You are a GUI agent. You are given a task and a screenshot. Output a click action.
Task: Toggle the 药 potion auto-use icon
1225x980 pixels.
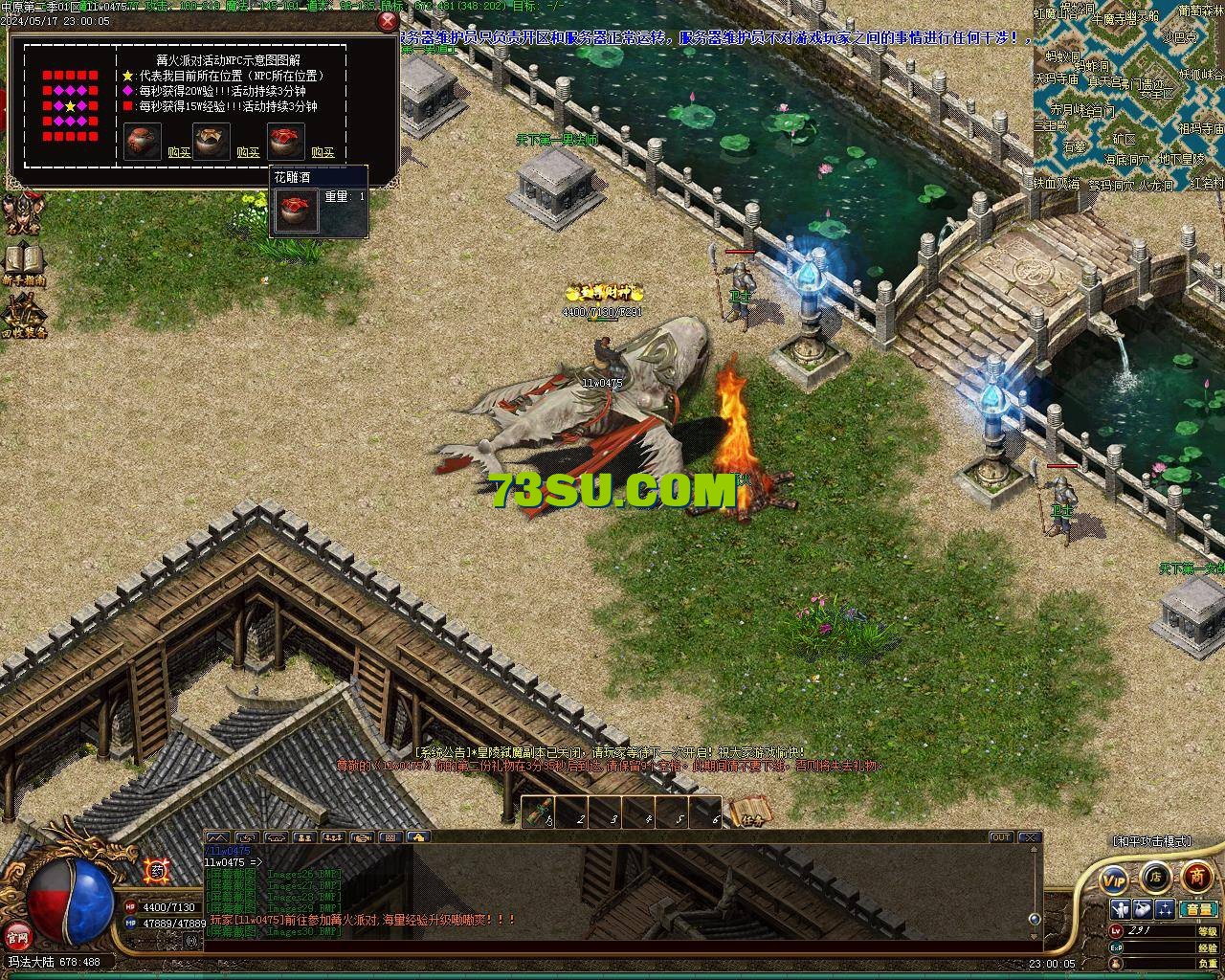click(157, 871)
